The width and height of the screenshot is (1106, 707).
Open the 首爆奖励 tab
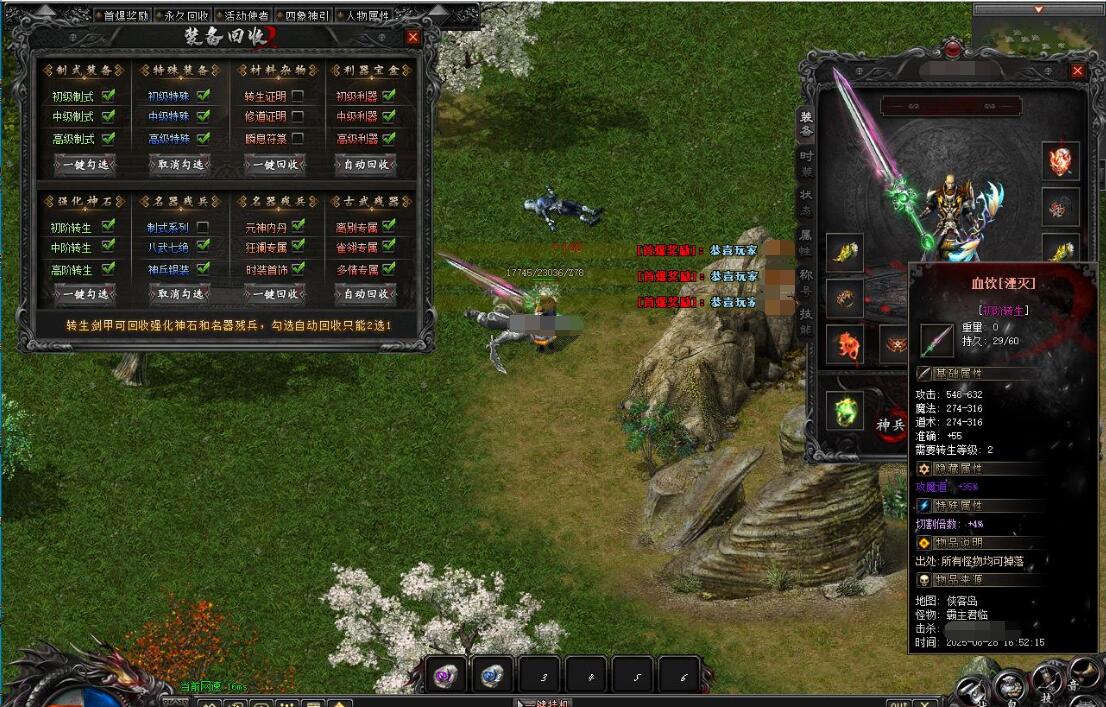click(126, 16)
